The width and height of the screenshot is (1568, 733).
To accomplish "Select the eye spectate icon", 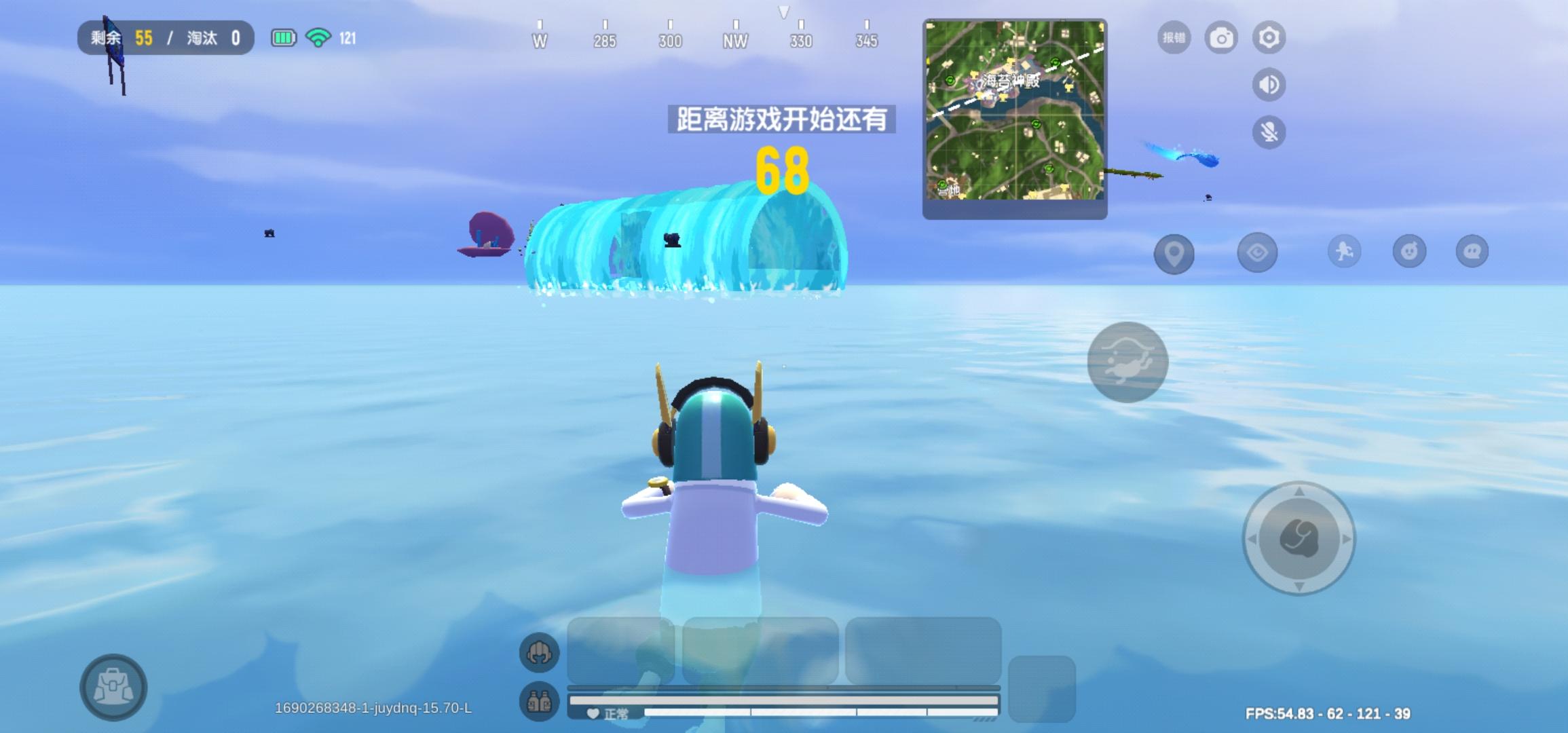I will tap(1258, 253).
